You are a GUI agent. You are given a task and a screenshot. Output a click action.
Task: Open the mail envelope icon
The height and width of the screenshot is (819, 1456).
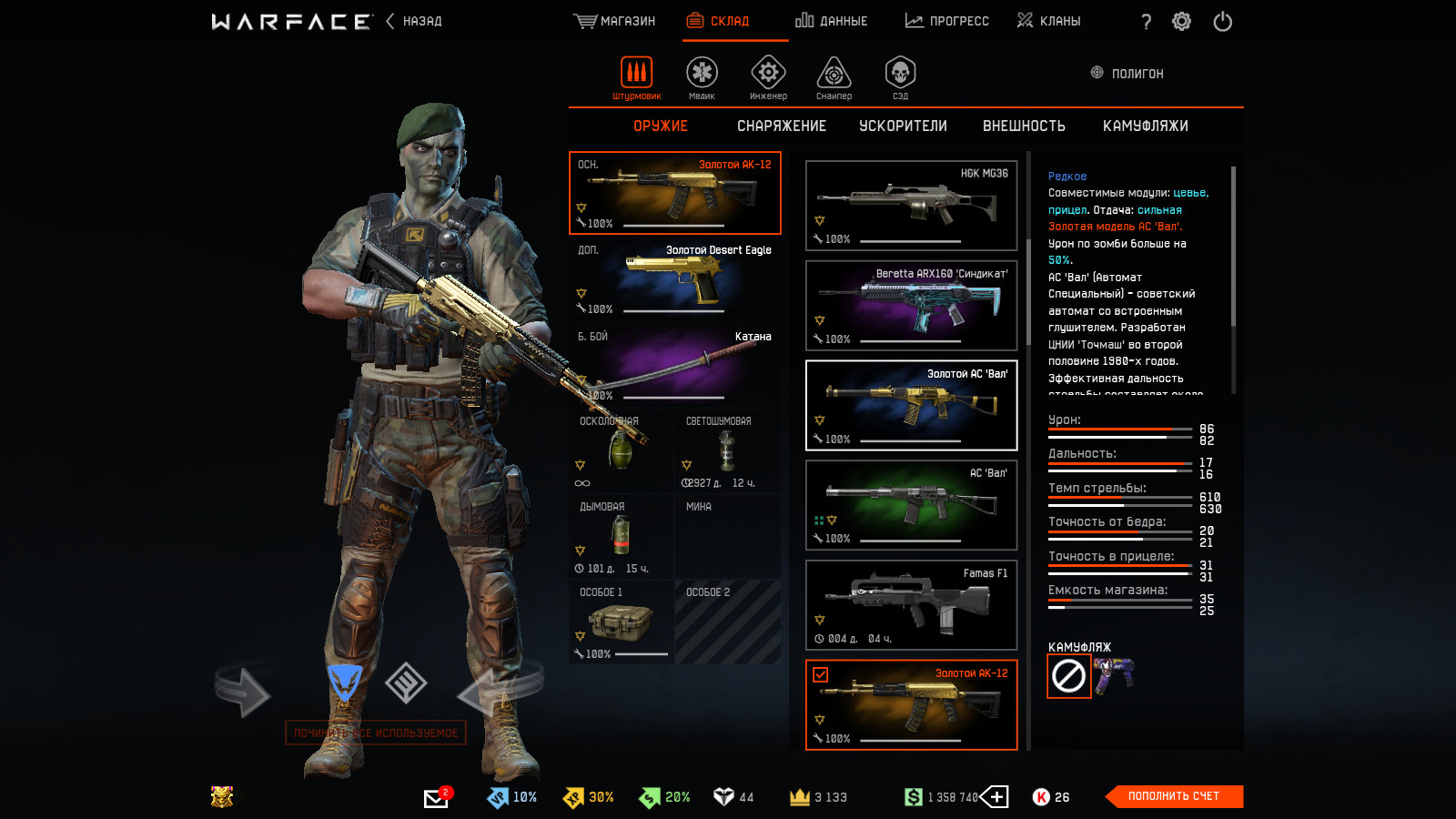tap(436, 798)
